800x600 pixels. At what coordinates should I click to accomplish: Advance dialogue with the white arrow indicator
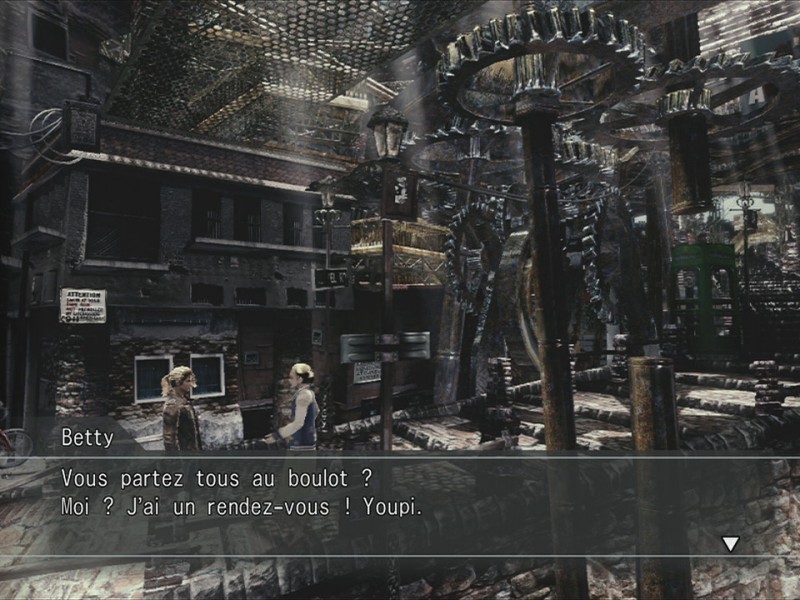click(x=731, y=543)
